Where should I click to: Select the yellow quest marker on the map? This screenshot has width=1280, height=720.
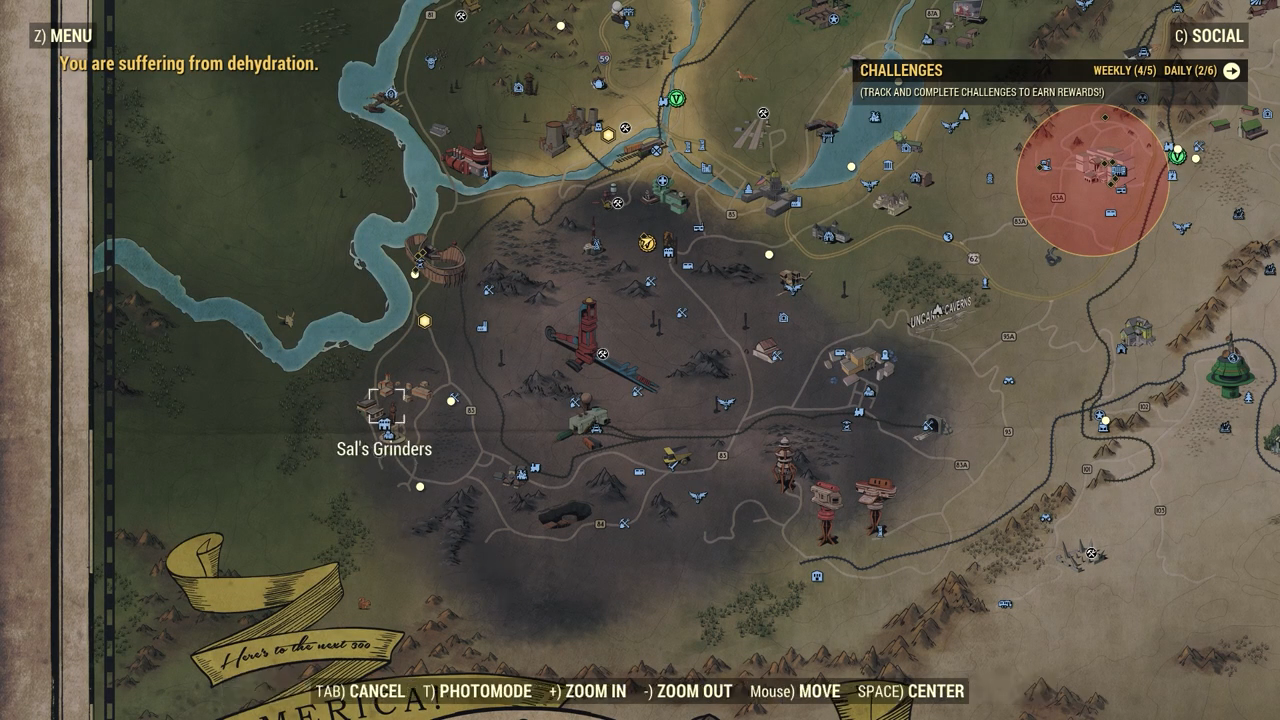647,242
